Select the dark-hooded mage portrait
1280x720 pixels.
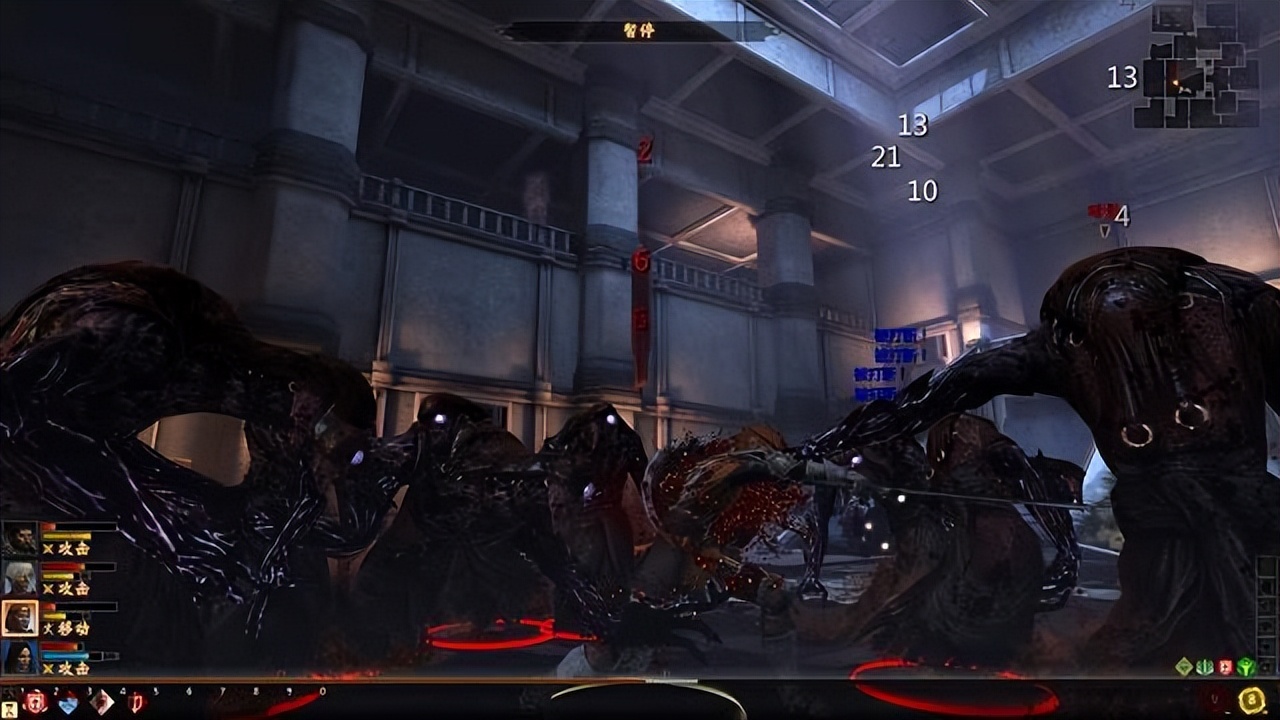click(19, 657)
